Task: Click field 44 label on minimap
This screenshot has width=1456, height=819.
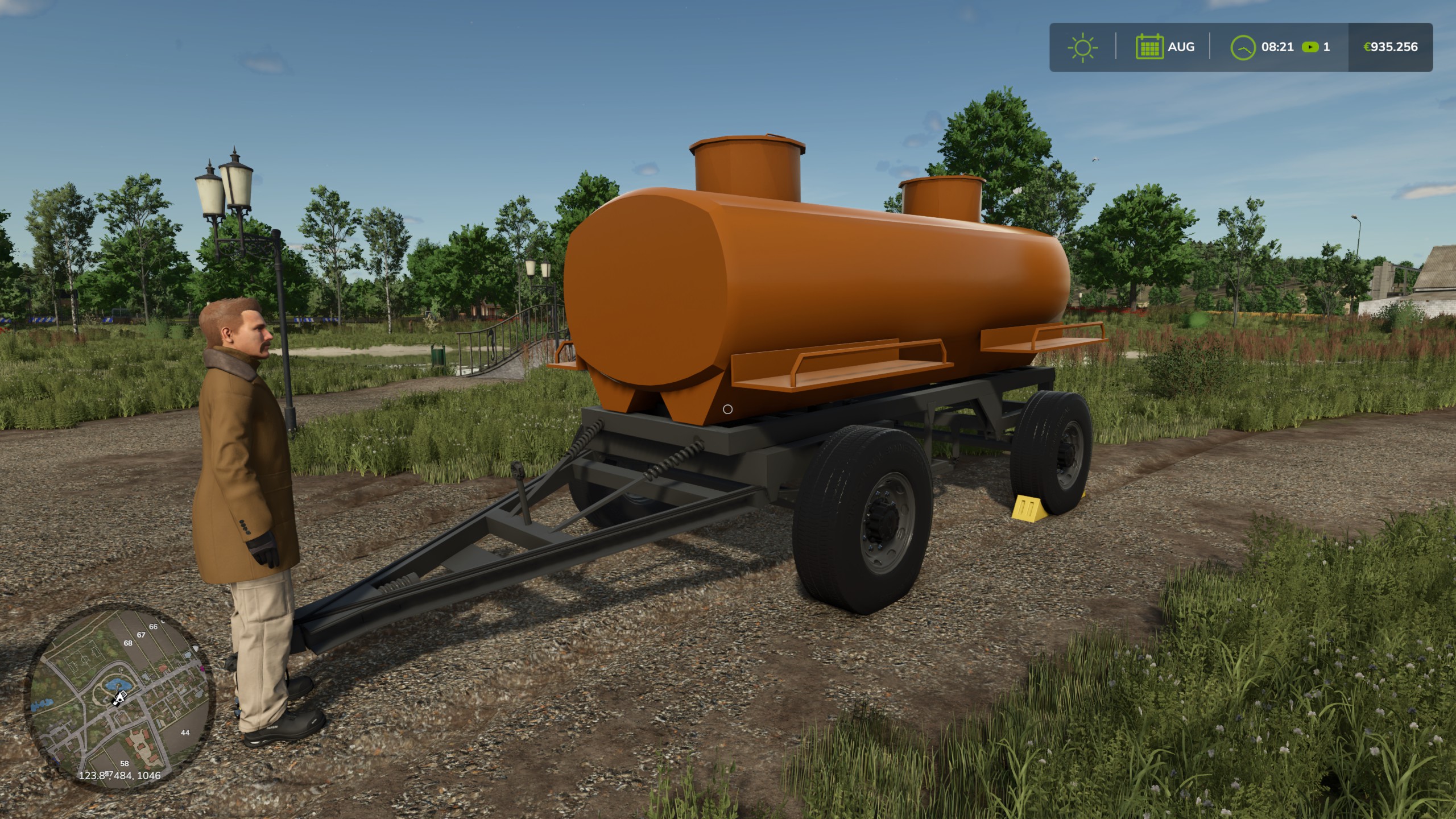Action: click(x=185, y=733)
